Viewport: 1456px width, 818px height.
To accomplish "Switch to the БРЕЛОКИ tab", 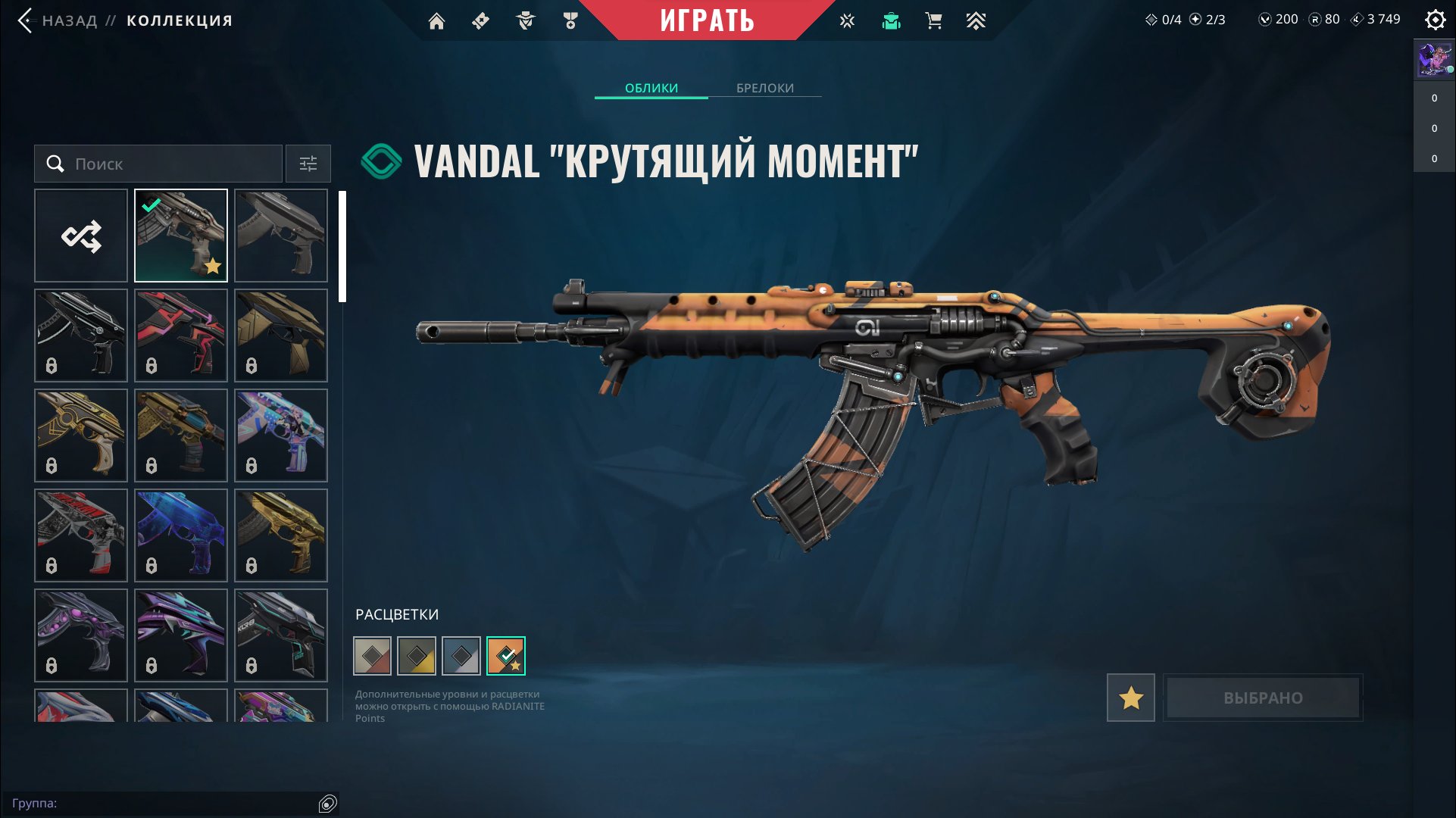I will click(763, 88).
